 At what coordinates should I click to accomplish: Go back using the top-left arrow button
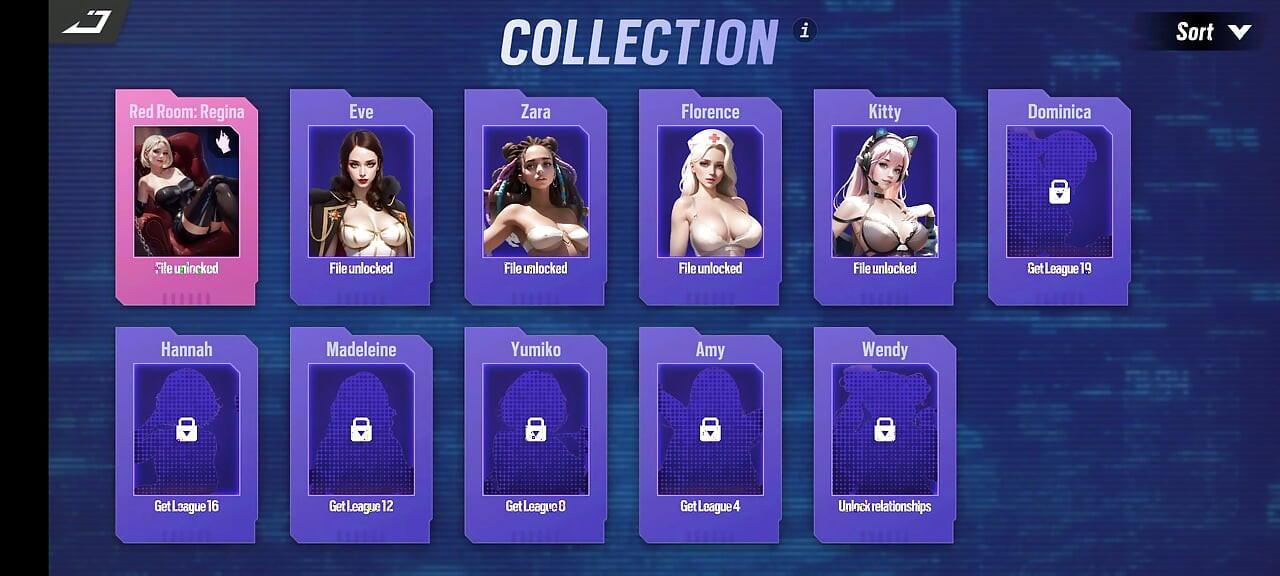(87, 21)
